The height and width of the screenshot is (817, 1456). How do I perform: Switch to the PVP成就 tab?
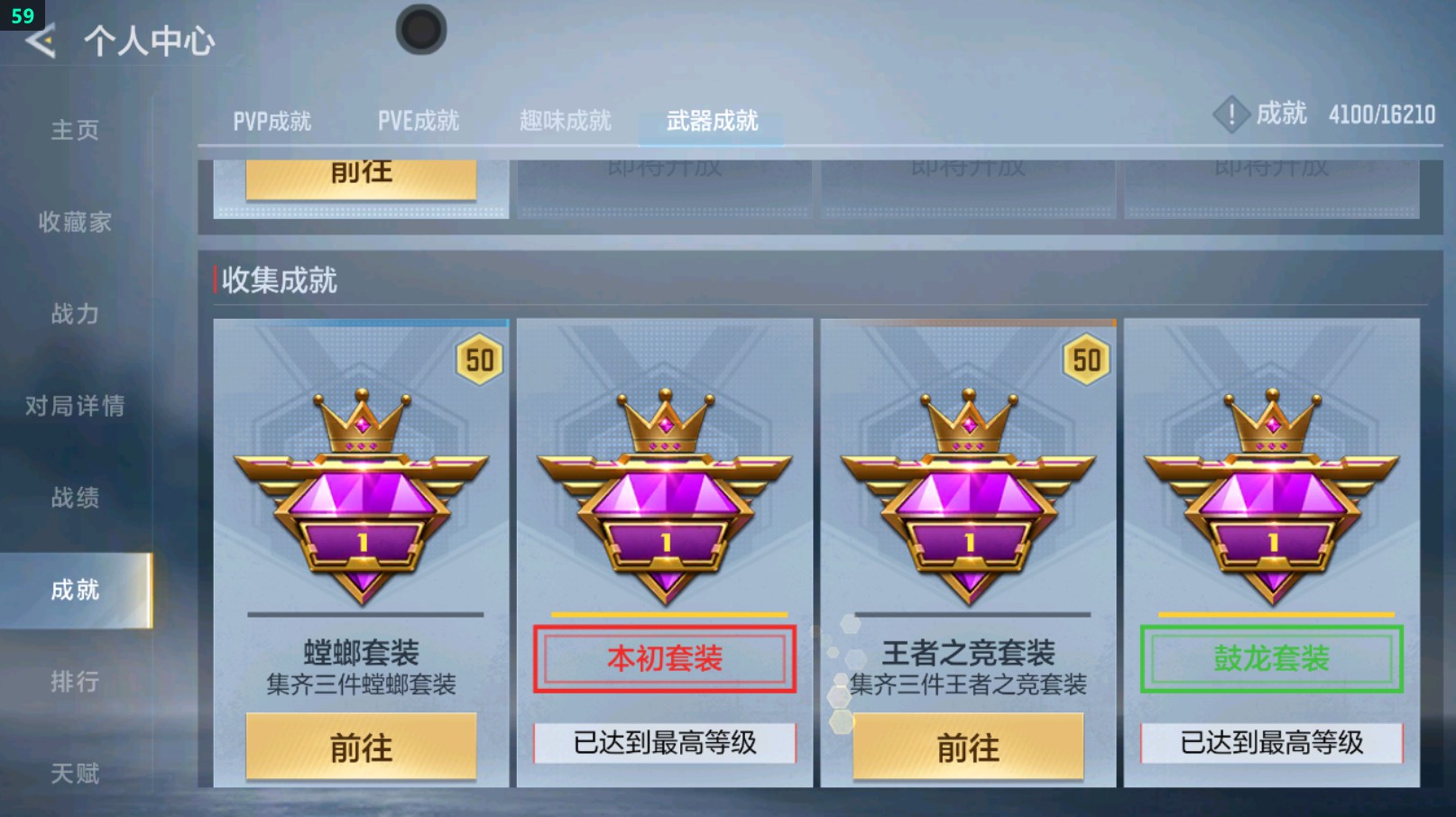(x=273, y=120)
